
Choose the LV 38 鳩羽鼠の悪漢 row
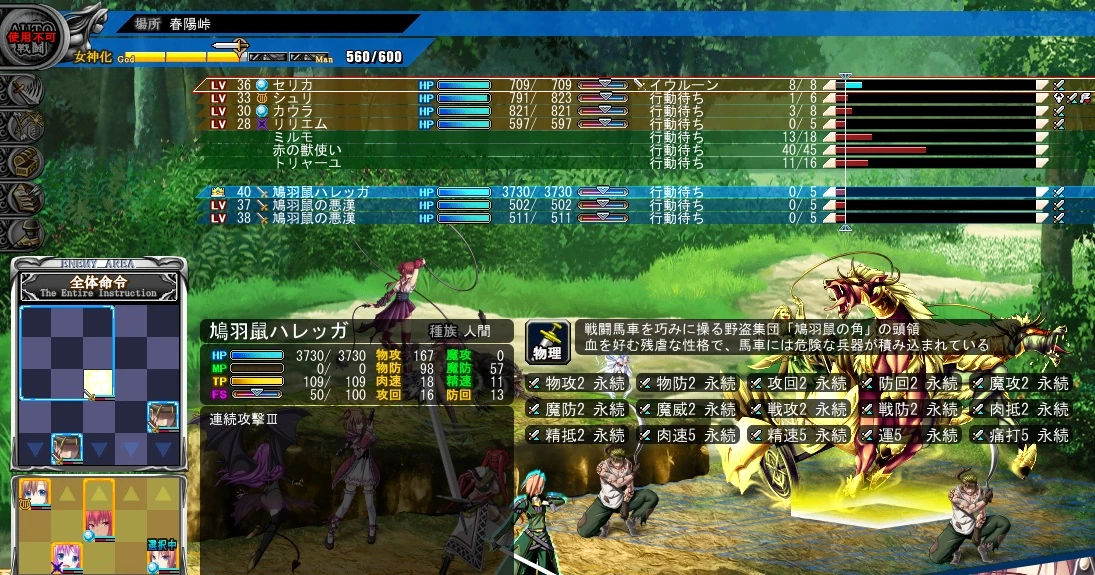(x=320, y=217)
